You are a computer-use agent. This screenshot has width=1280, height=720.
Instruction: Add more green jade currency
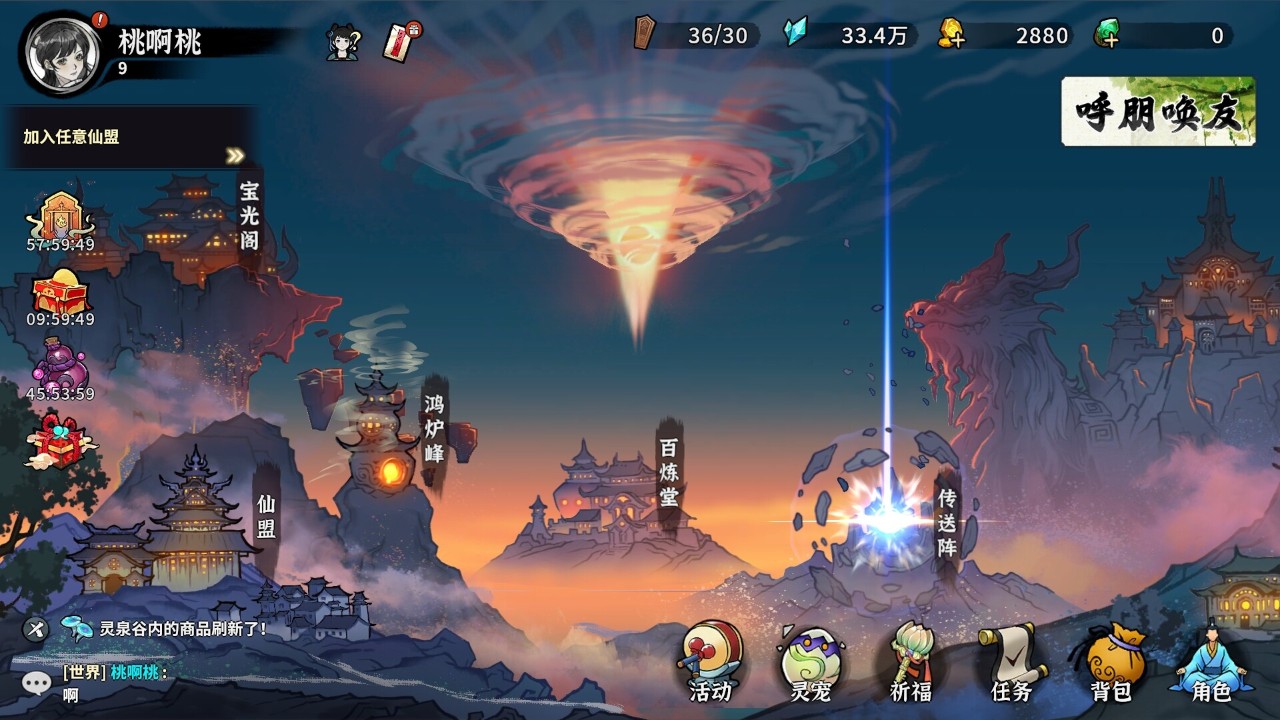click(1106, 36)
